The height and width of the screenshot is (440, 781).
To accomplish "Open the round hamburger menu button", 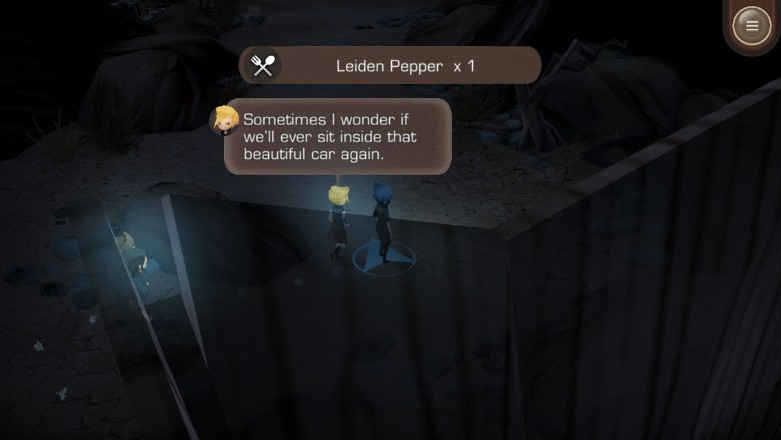I will click(751, 26).
